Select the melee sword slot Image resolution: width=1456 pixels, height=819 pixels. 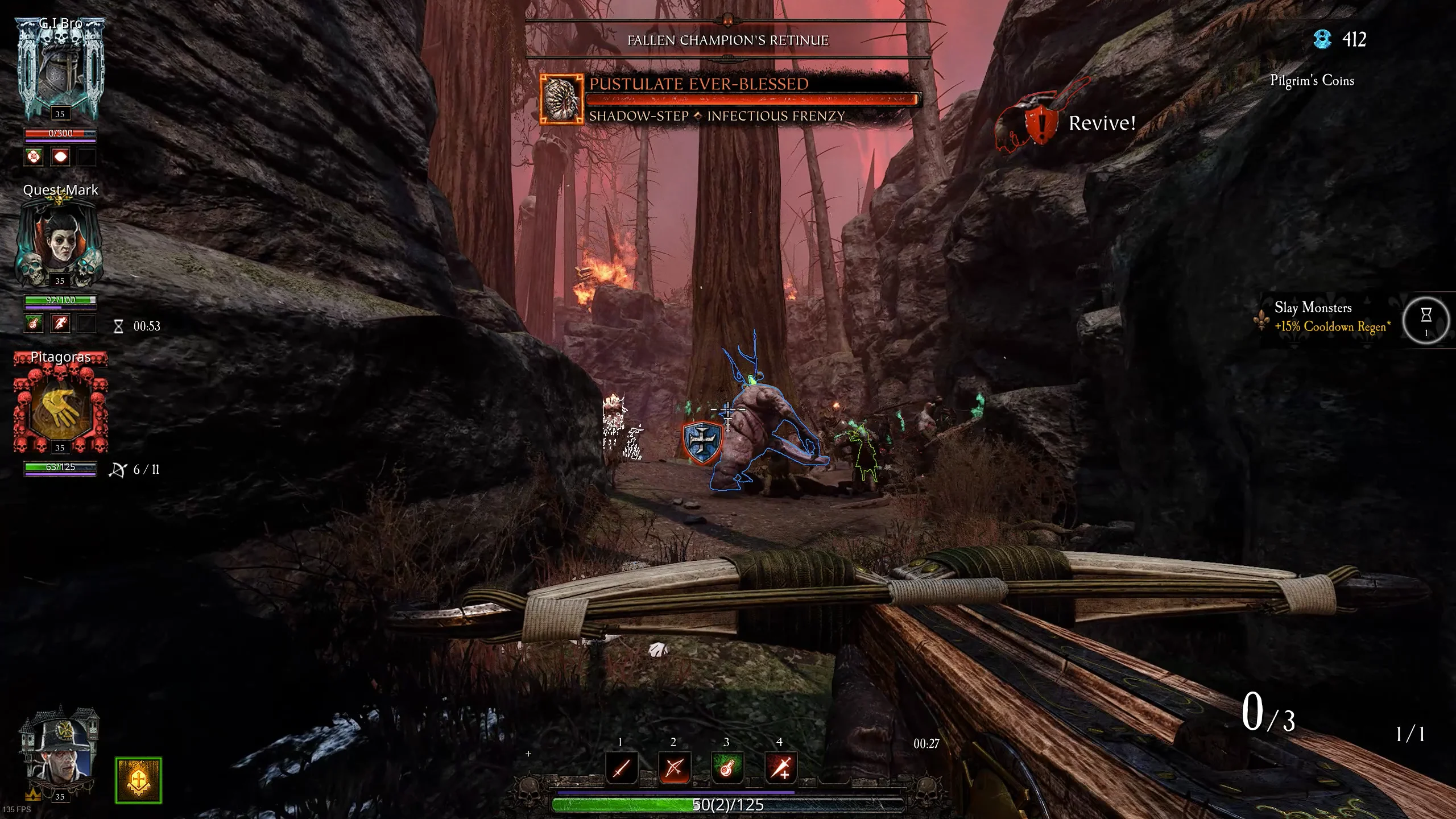tap(621, 768)
